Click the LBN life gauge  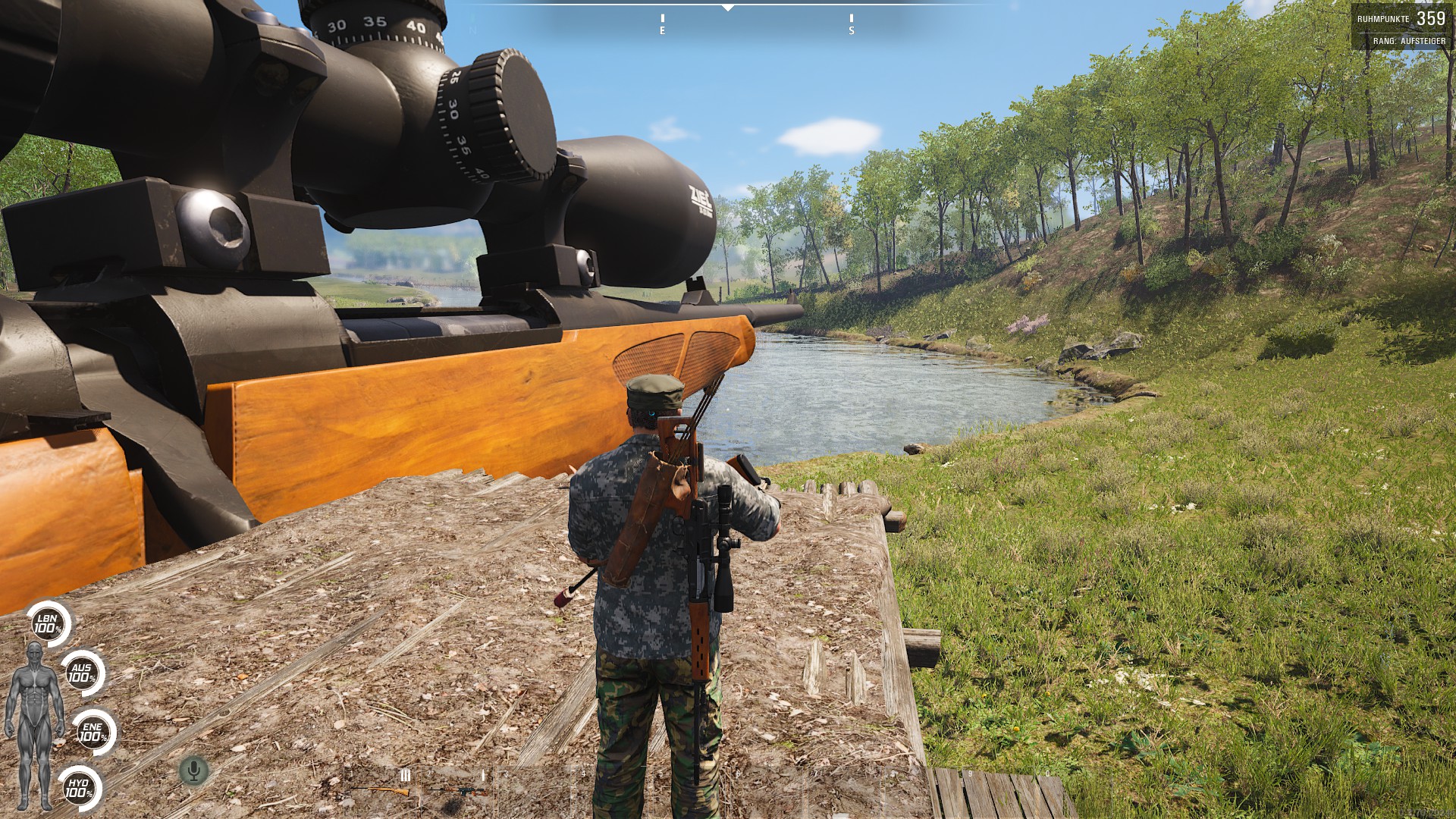click(48, 625)
